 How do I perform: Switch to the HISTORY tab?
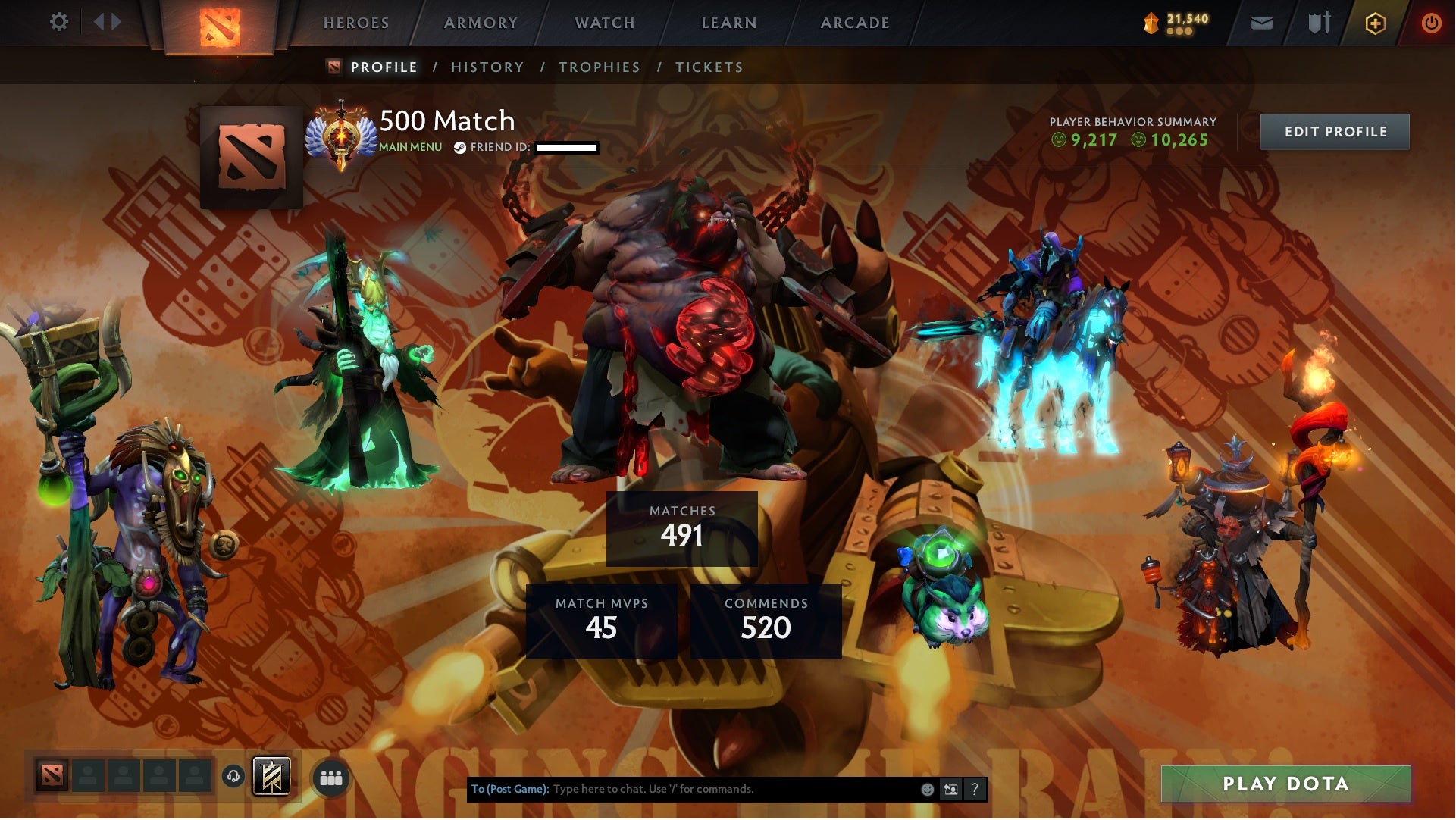(x=487, y=67)
